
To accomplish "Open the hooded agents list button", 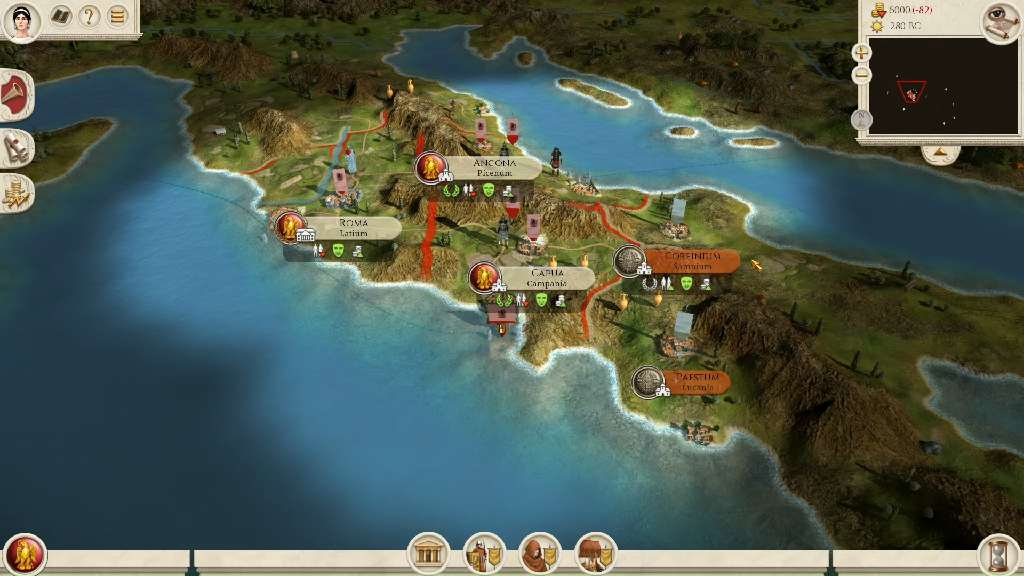I will [540, 552].
